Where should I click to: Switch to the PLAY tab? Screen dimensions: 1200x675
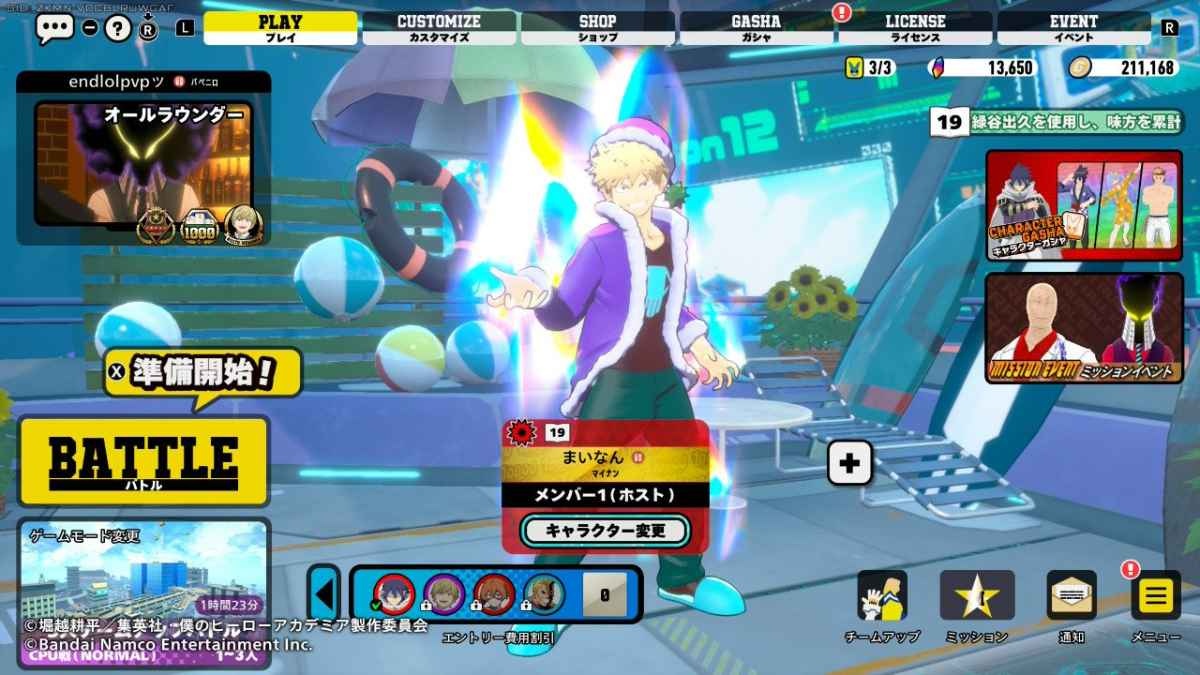[x=280, y=28]
